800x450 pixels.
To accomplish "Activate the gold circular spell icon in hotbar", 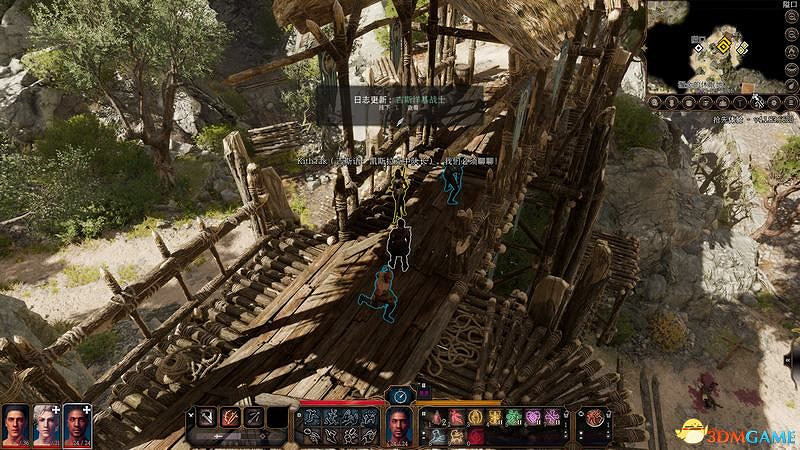I will (x=476, y=417).
